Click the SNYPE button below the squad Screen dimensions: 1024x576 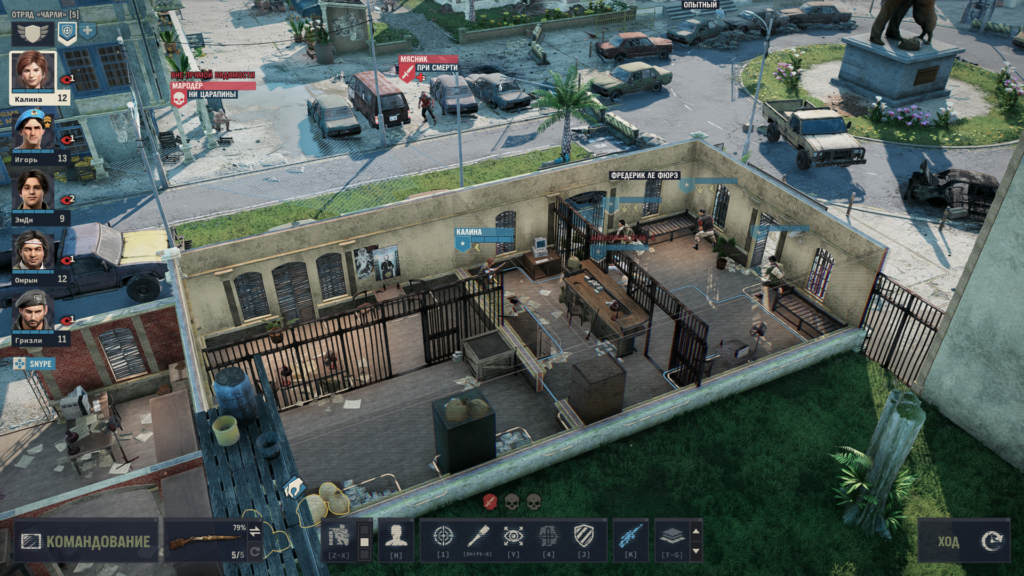35,363
